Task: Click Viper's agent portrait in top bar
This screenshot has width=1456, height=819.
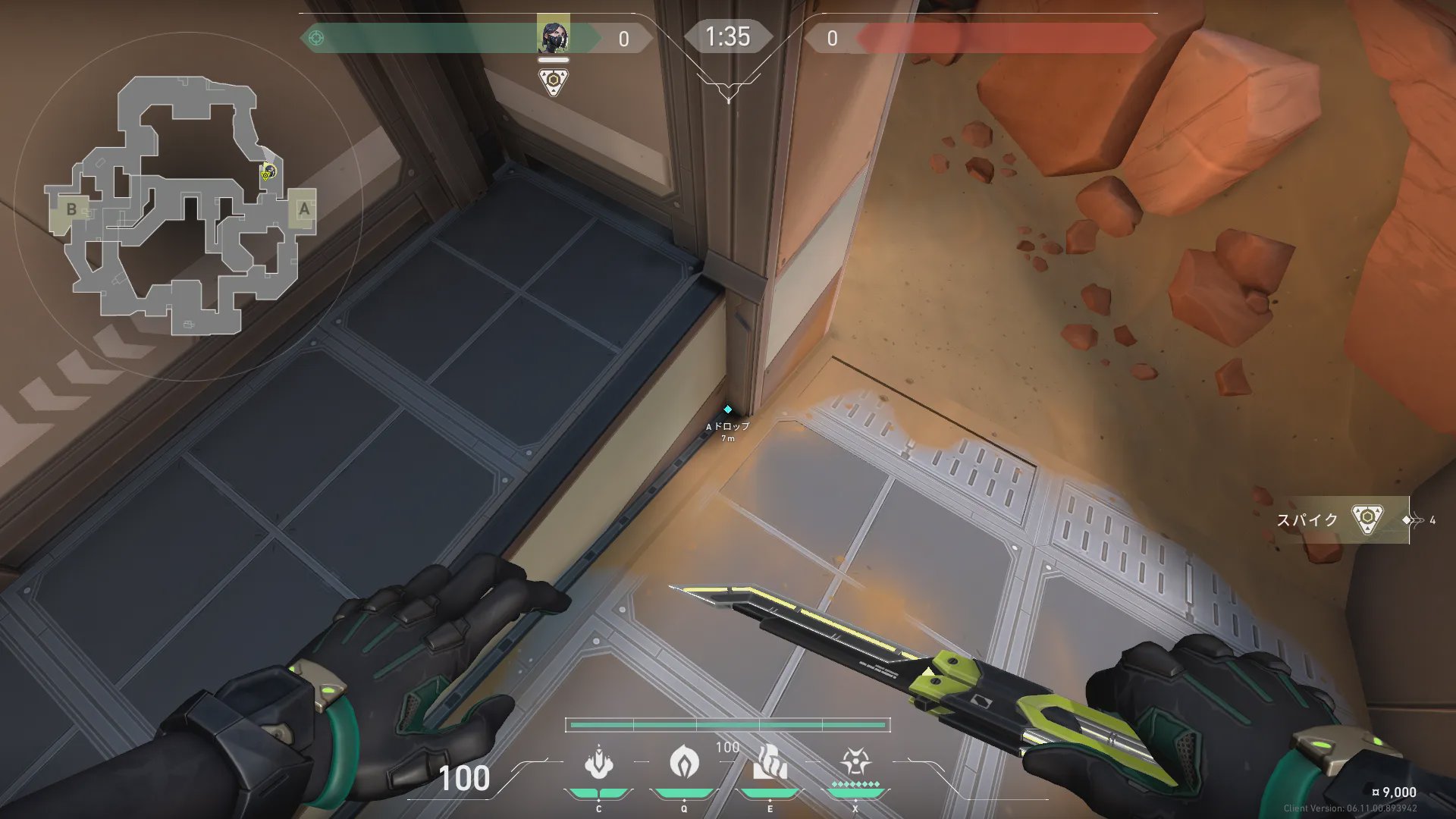Action: click(x=553, y=35)
